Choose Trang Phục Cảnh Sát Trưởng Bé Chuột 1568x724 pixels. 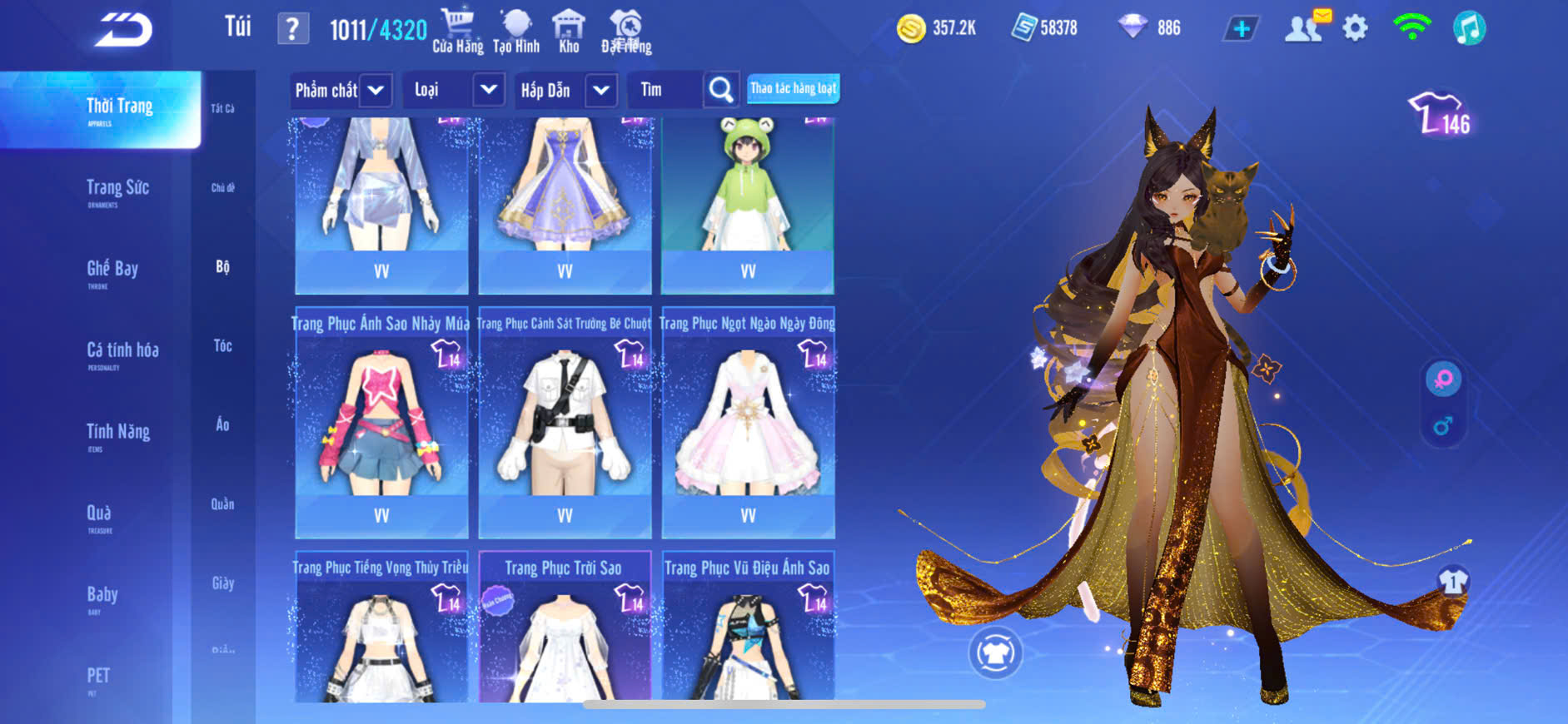pyautogui.click(x=565, y=424)
